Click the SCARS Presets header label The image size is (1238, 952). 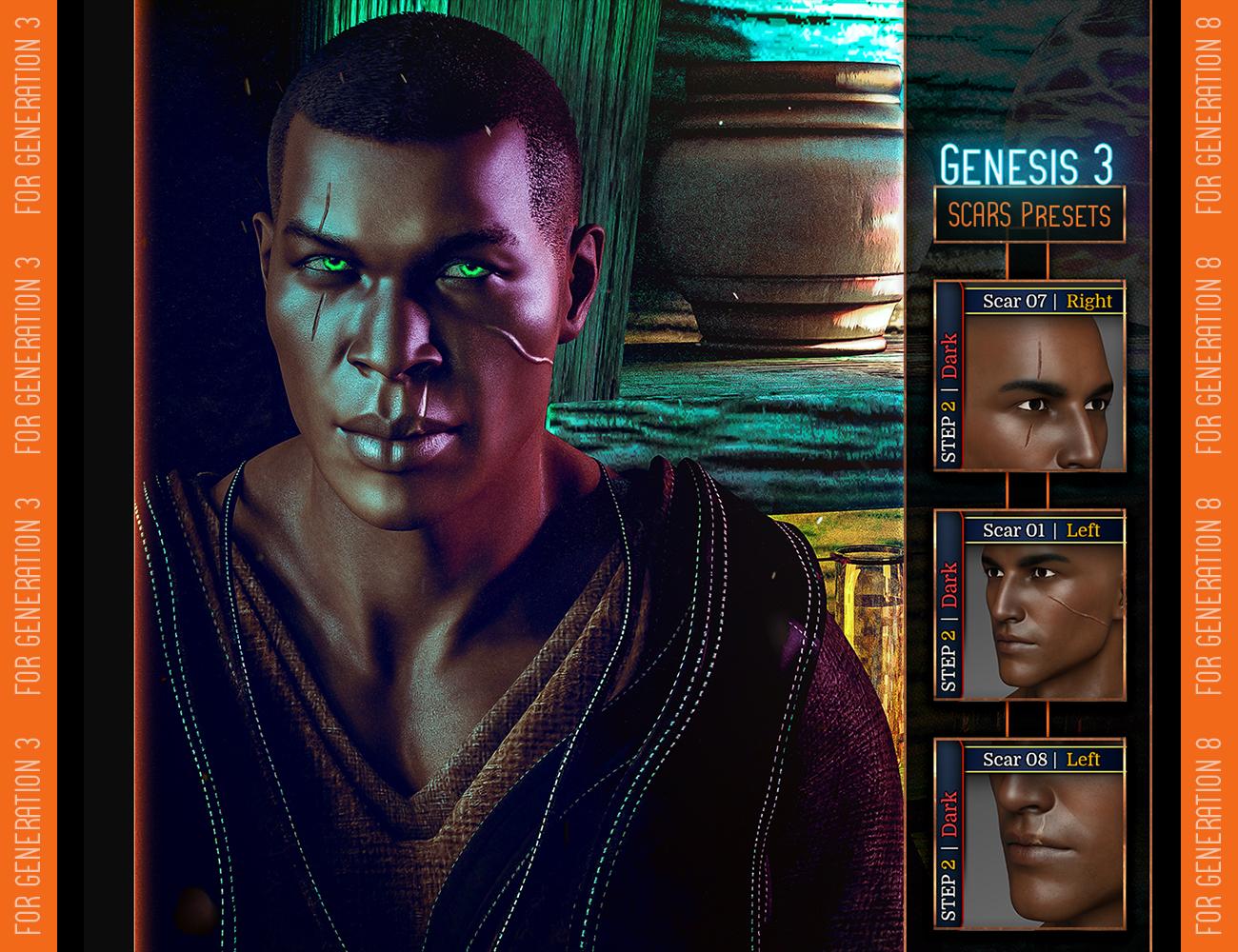[x=1028, y=215]
